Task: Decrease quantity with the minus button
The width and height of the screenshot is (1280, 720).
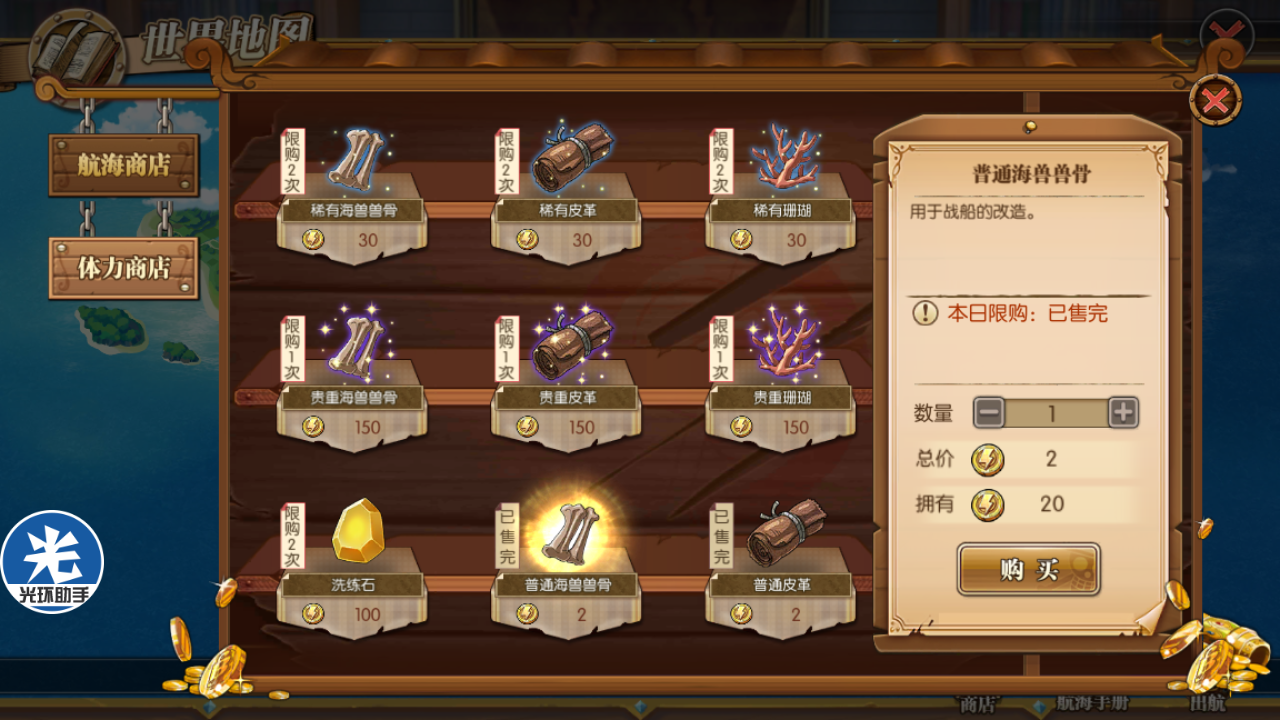Action: [990, 412]
